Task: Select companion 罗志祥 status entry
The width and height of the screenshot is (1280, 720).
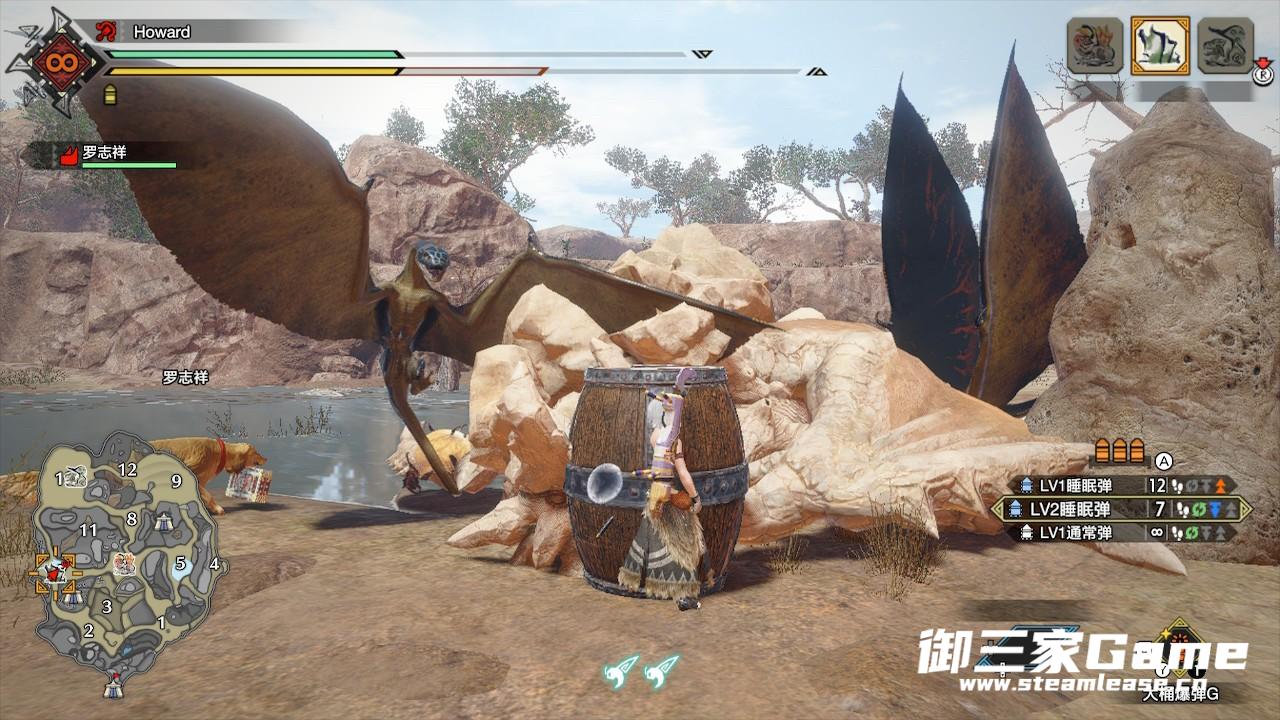Action: (110, 155)
